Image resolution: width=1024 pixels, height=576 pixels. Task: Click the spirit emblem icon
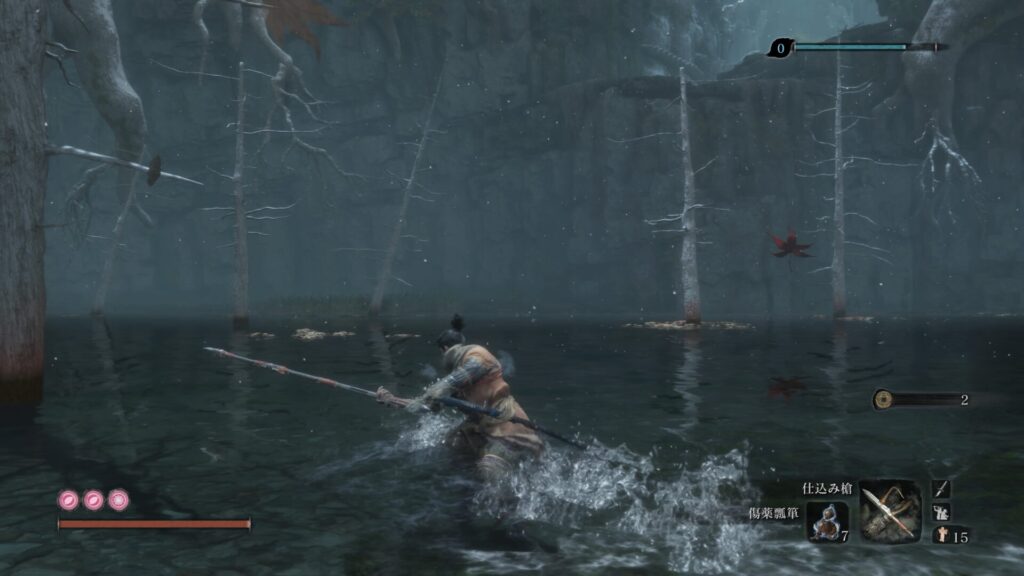point(942,535)
